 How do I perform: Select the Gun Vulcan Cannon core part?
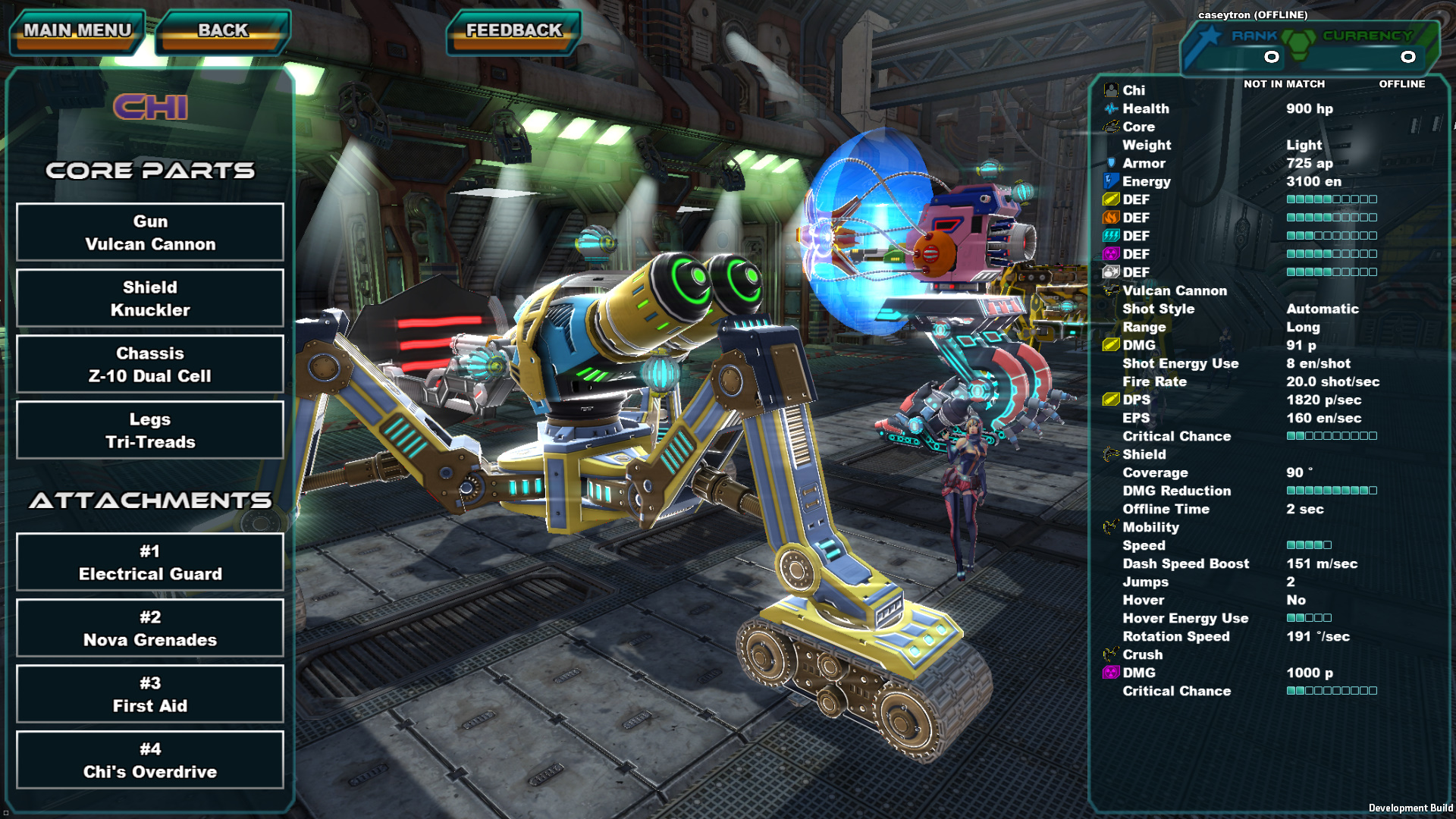click(x=149, y=232)
